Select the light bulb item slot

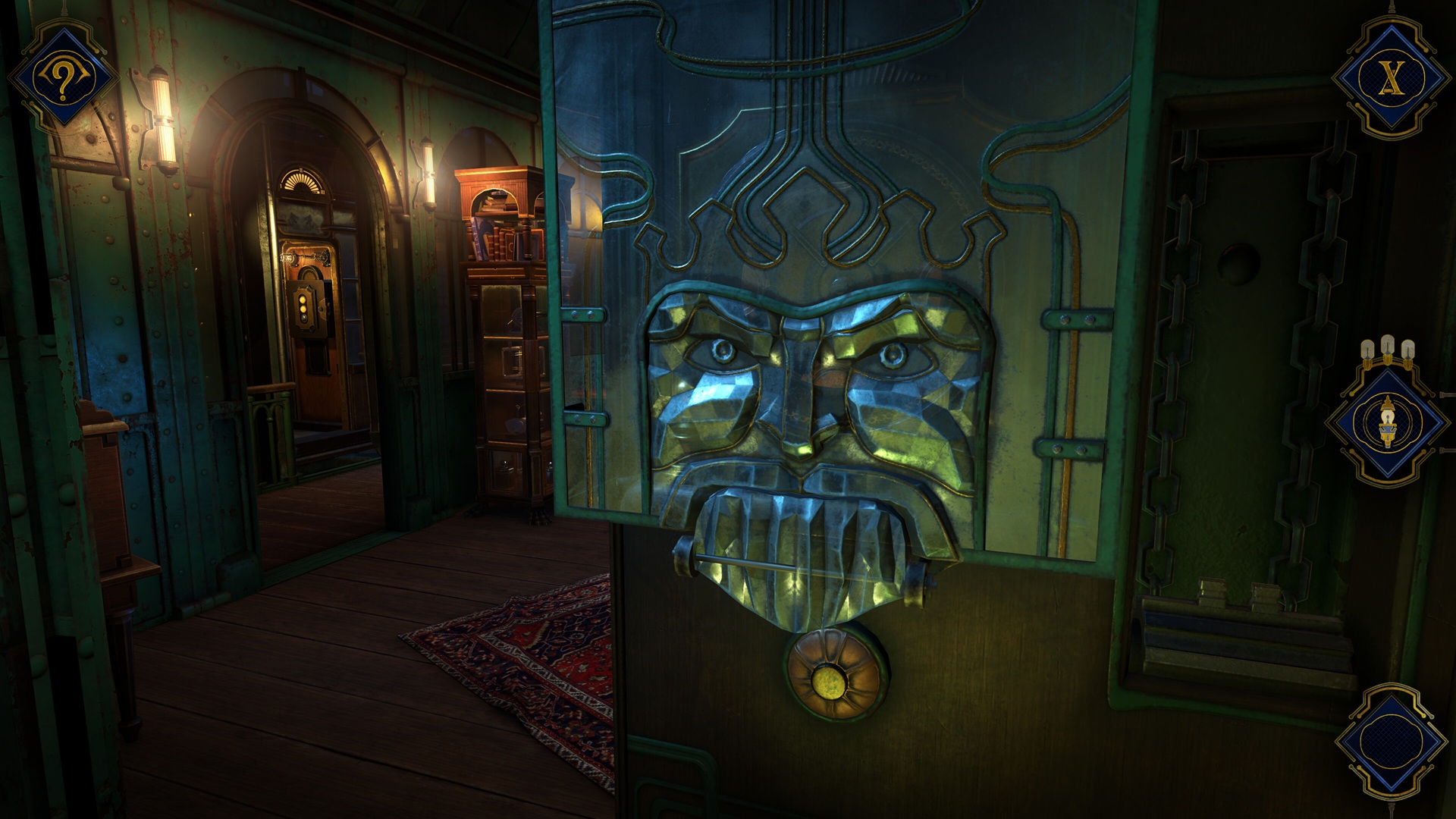1386,422
